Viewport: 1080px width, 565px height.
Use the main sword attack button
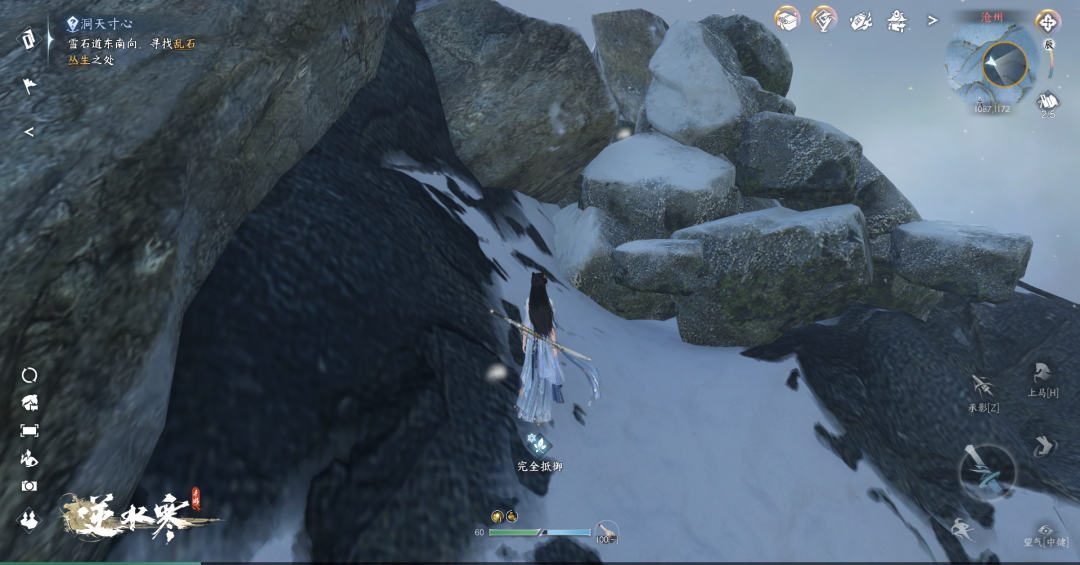pos(987,471)
